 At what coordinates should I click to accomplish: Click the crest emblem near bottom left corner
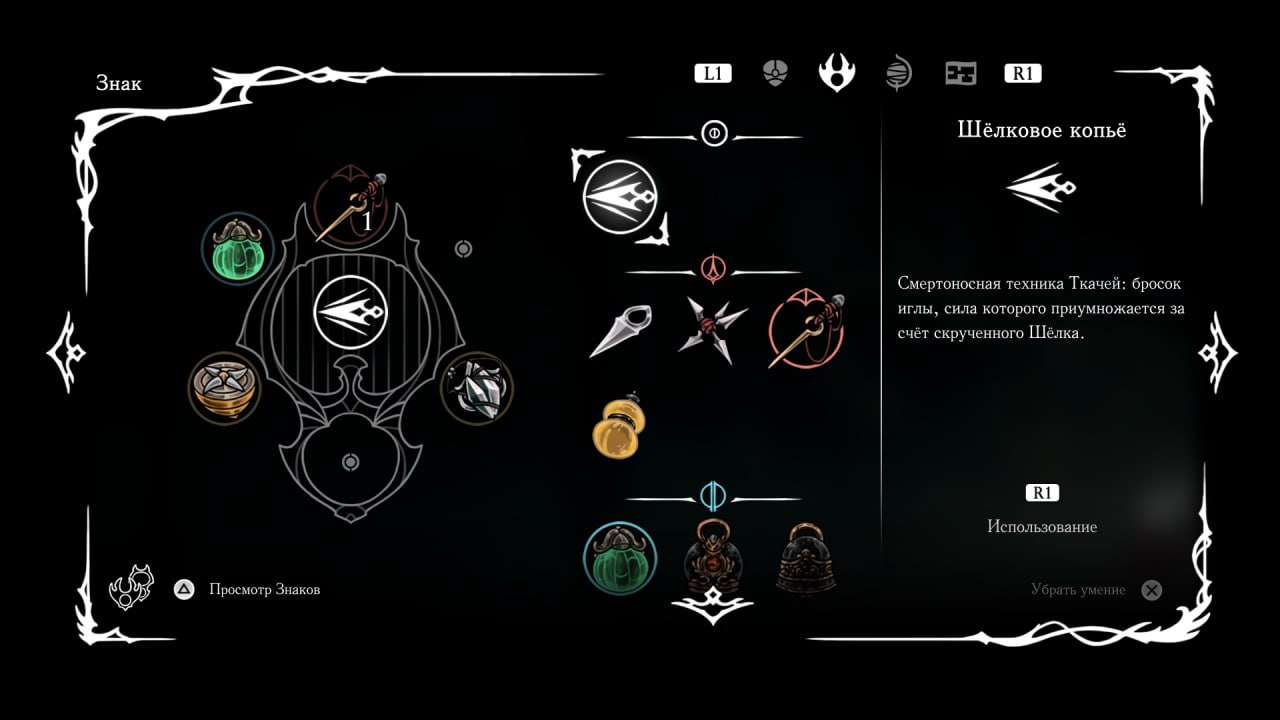pyautogui.click(x=130, y=585)
